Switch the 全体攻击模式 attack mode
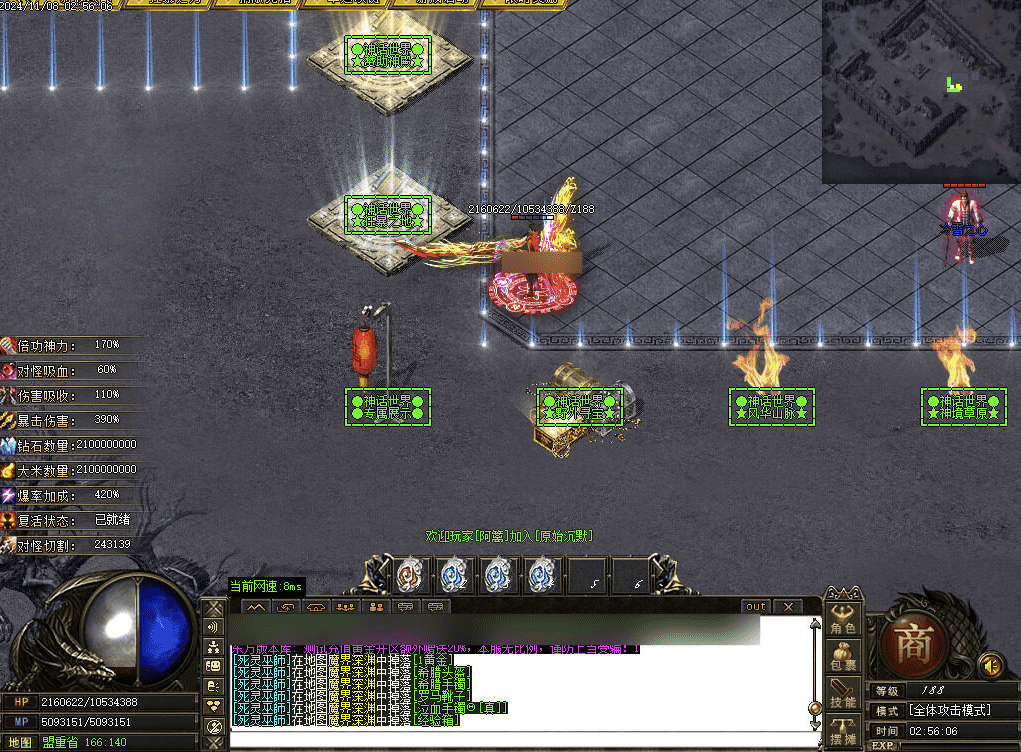Image resolution: width=1021 pixels, height=752 pixels. pyautogui.click(x=950, y=710)
